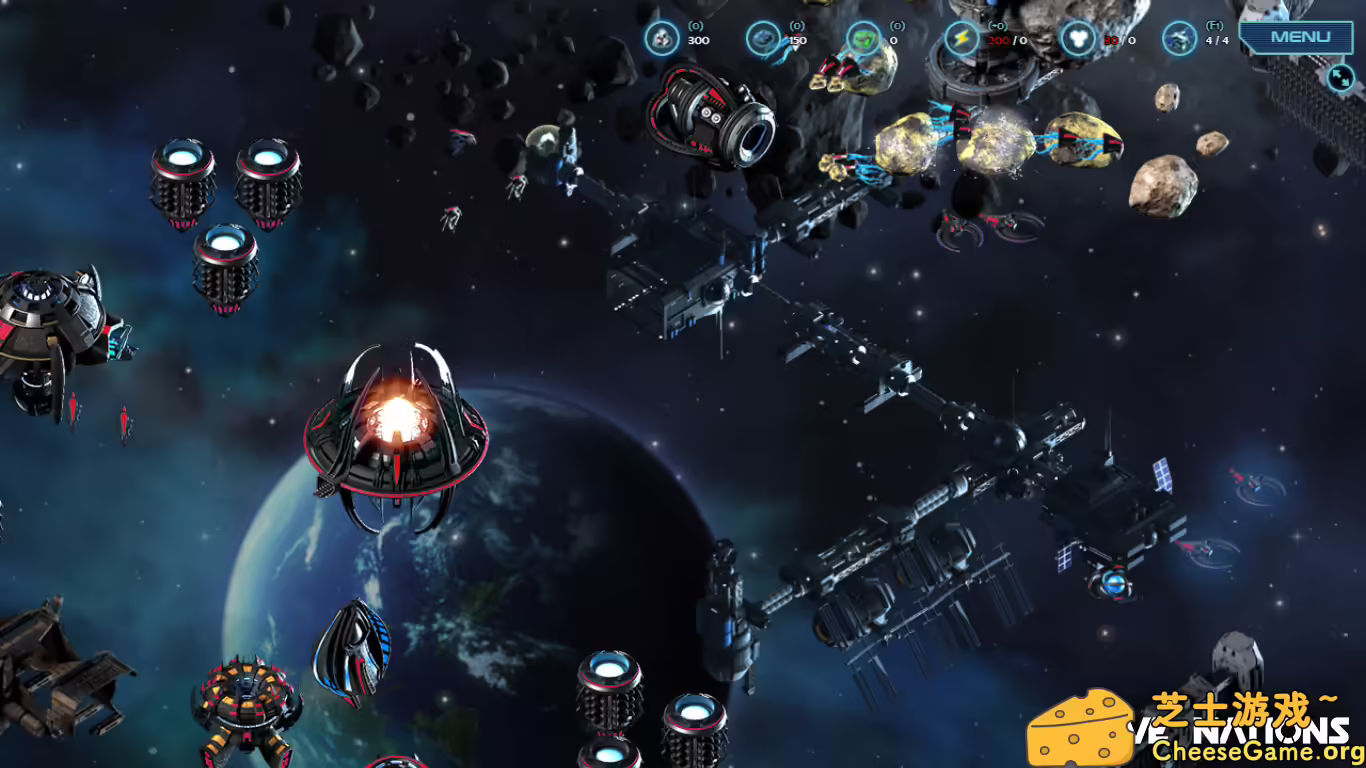Click the yellow lightning energy icon

[x=960, y=38]
